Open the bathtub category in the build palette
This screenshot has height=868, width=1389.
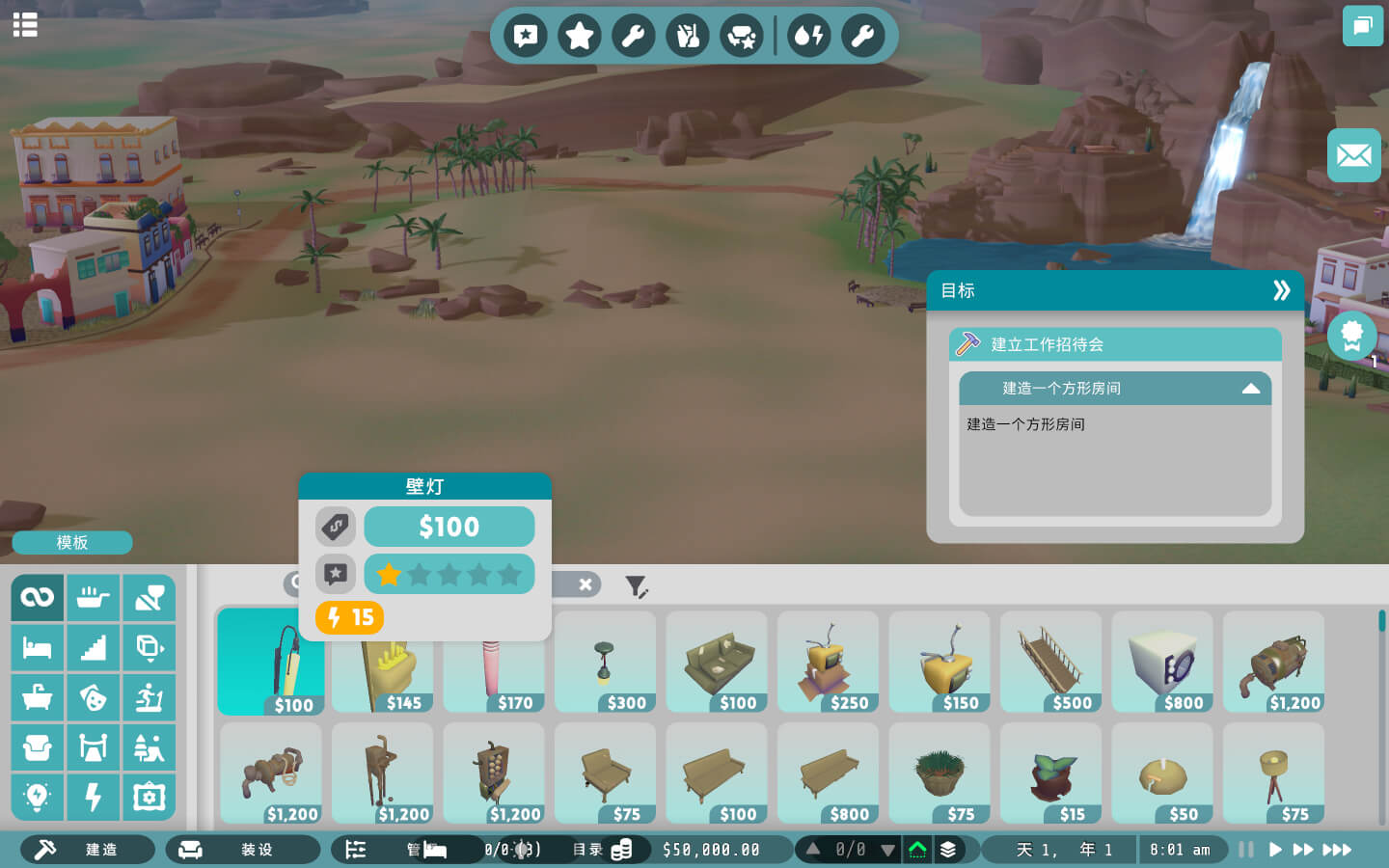(38, 697)
